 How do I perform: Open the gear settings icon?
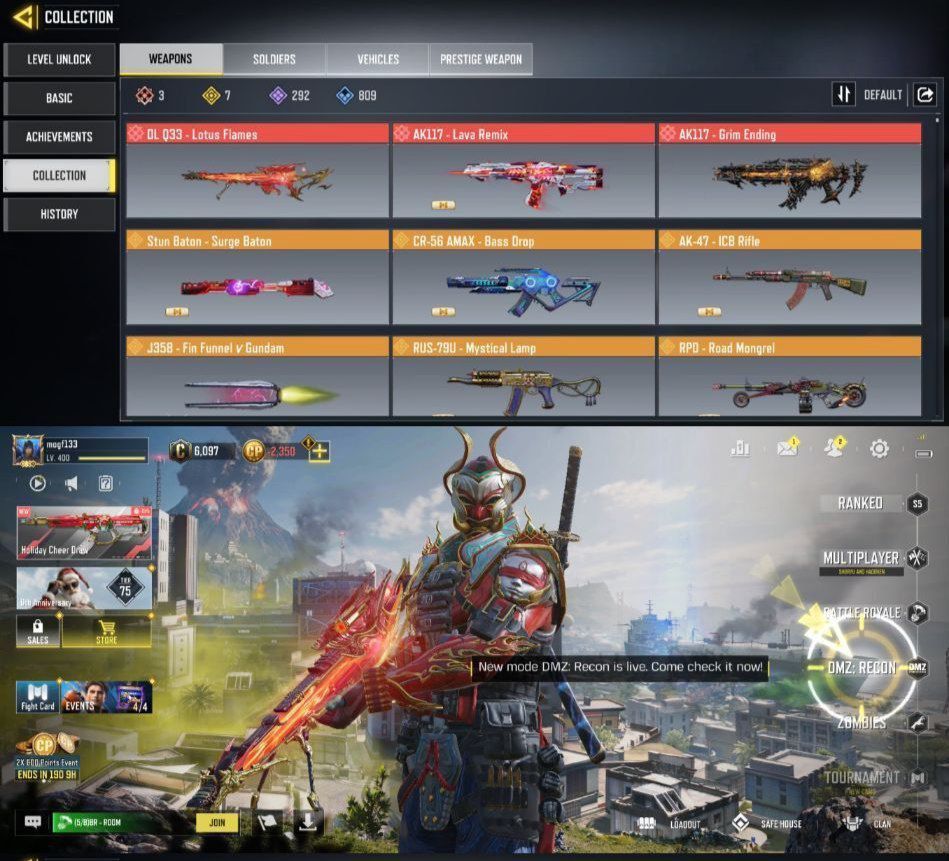[879, 449]
